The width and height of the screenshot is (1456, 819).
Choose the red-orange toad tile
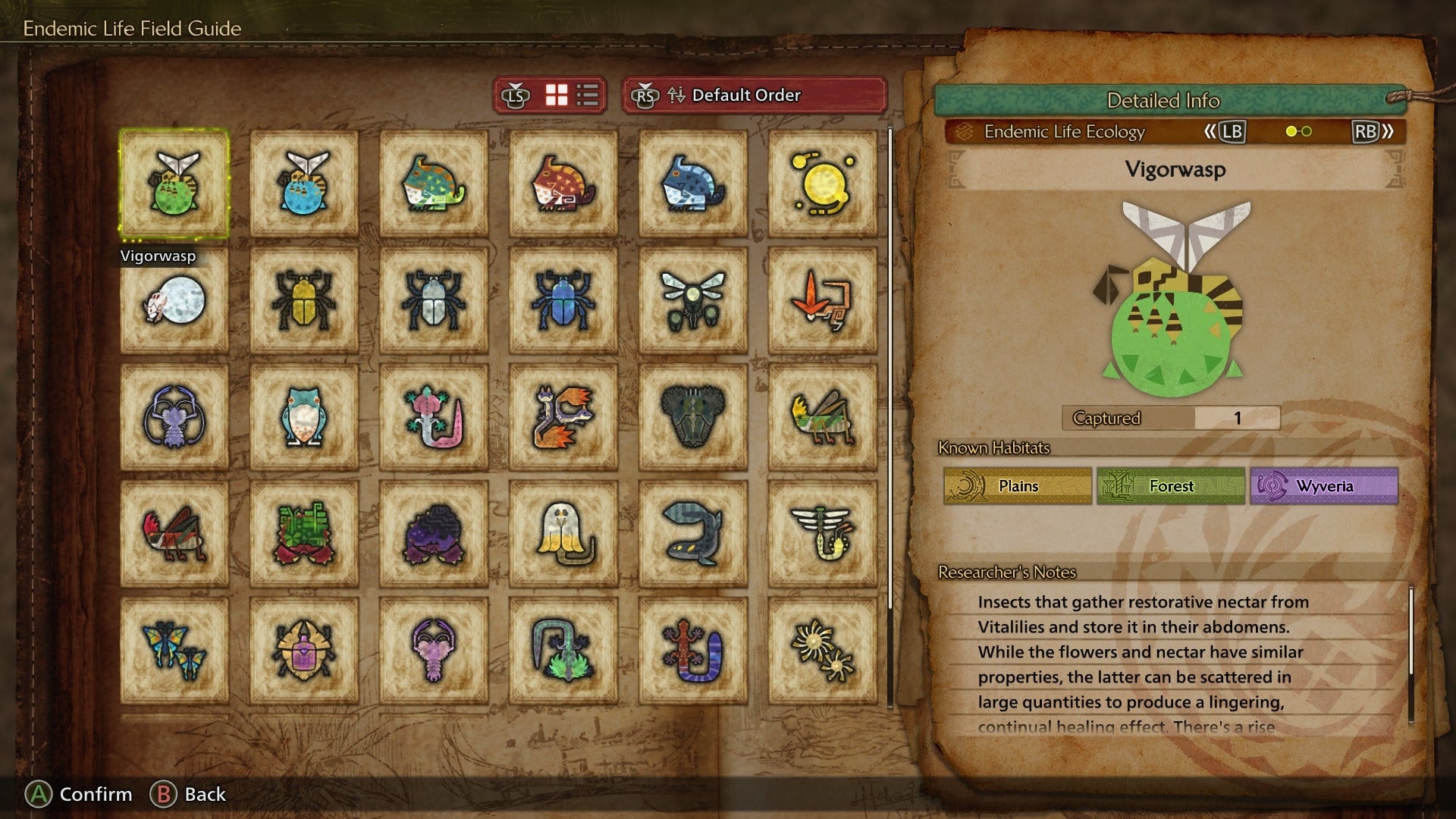(x=563, y=184)
